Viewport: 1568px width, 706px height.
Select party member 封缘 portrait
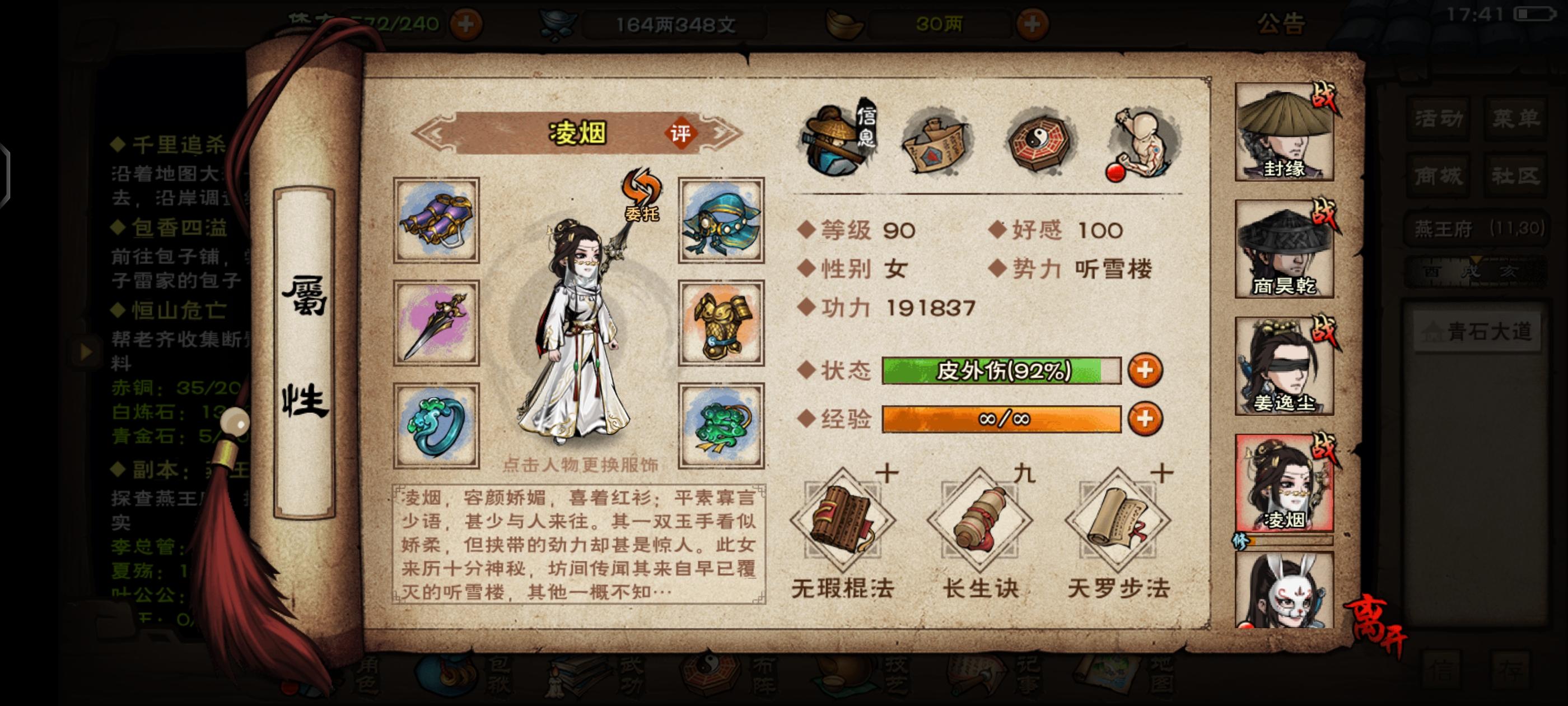click(1284, 134)
